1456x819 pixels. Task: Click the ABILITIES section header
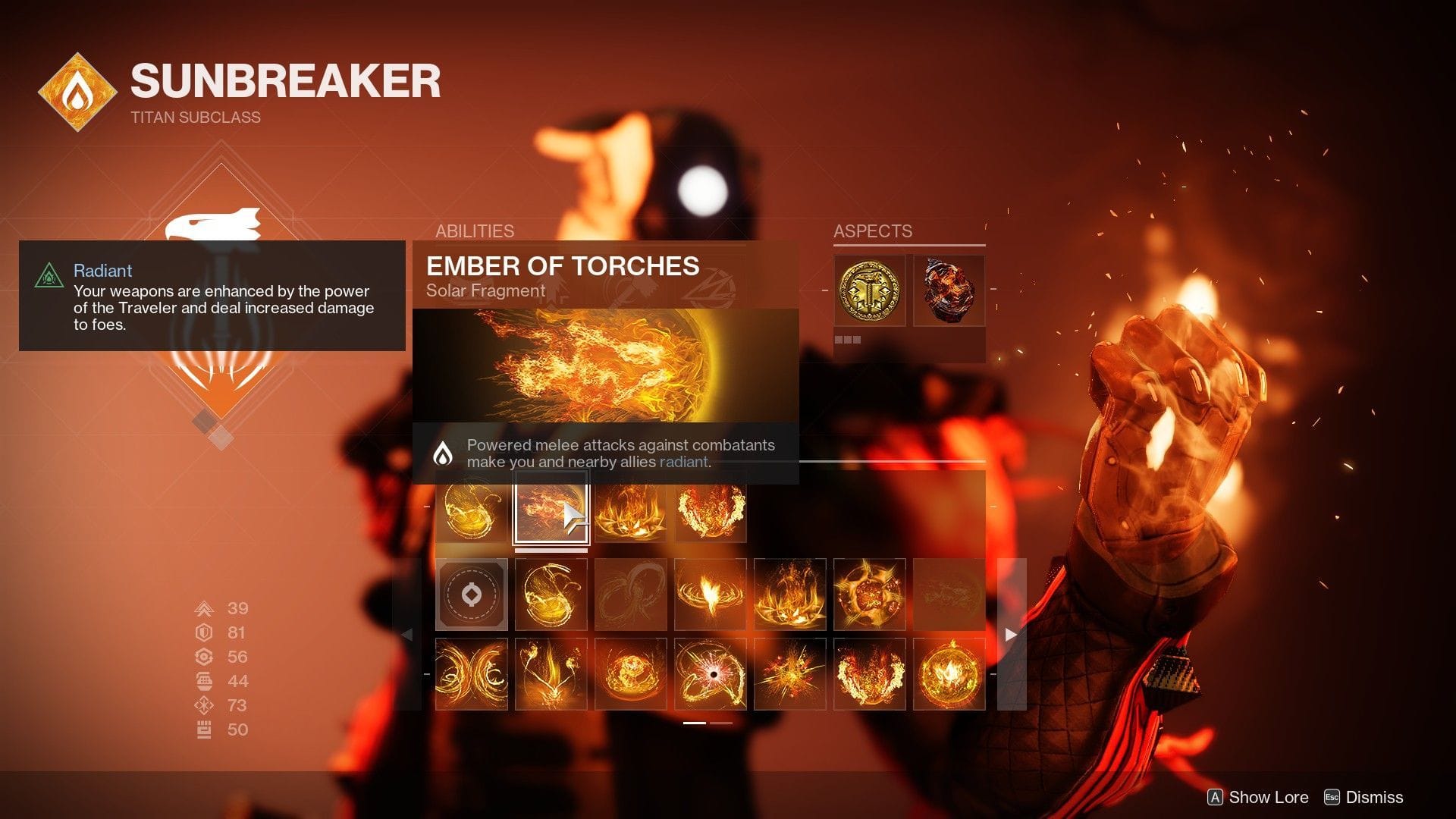[x=475, y=231]
